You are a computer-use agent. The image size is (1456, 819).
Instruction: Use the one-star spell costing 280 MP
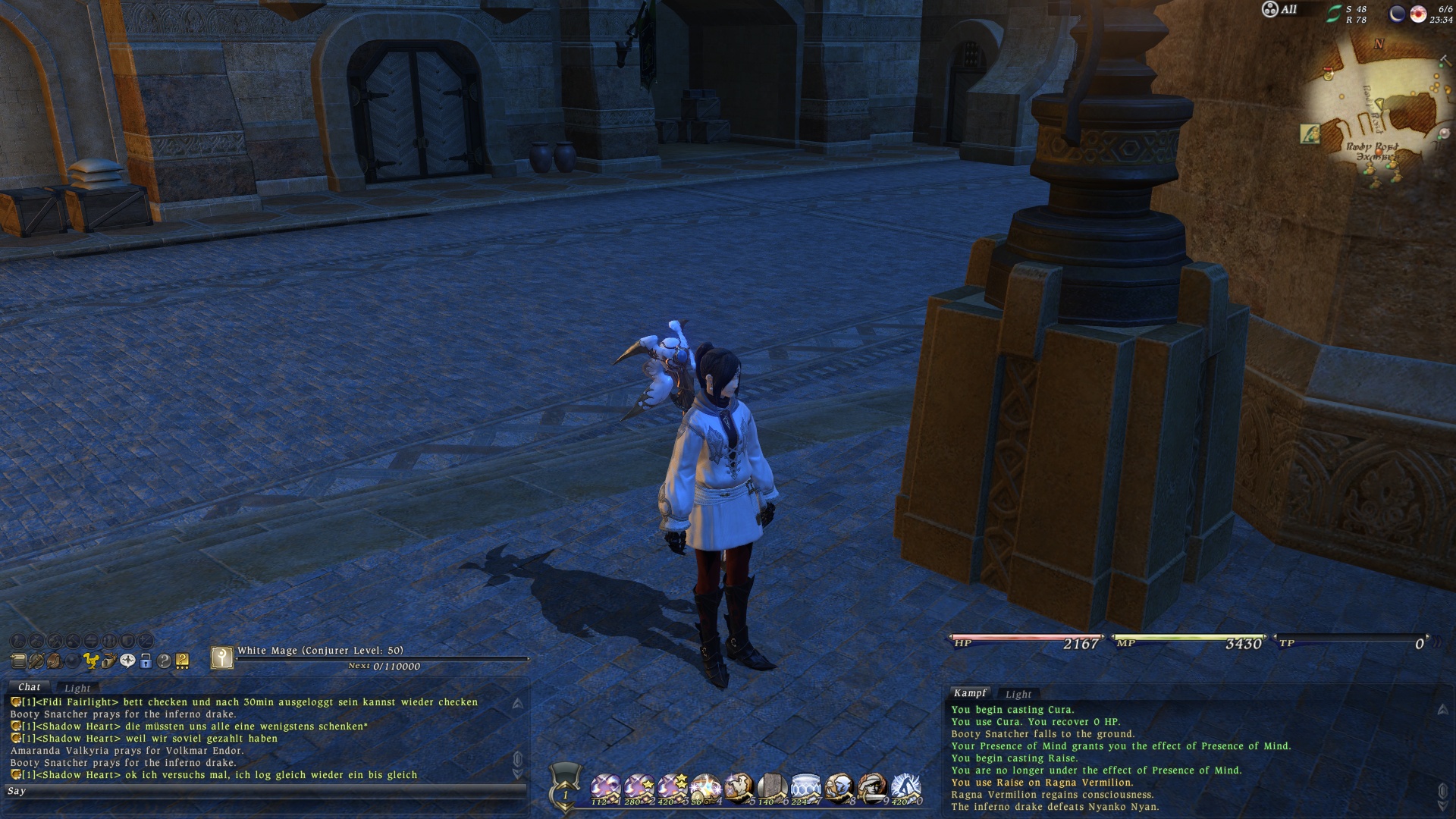pos(639,789)
